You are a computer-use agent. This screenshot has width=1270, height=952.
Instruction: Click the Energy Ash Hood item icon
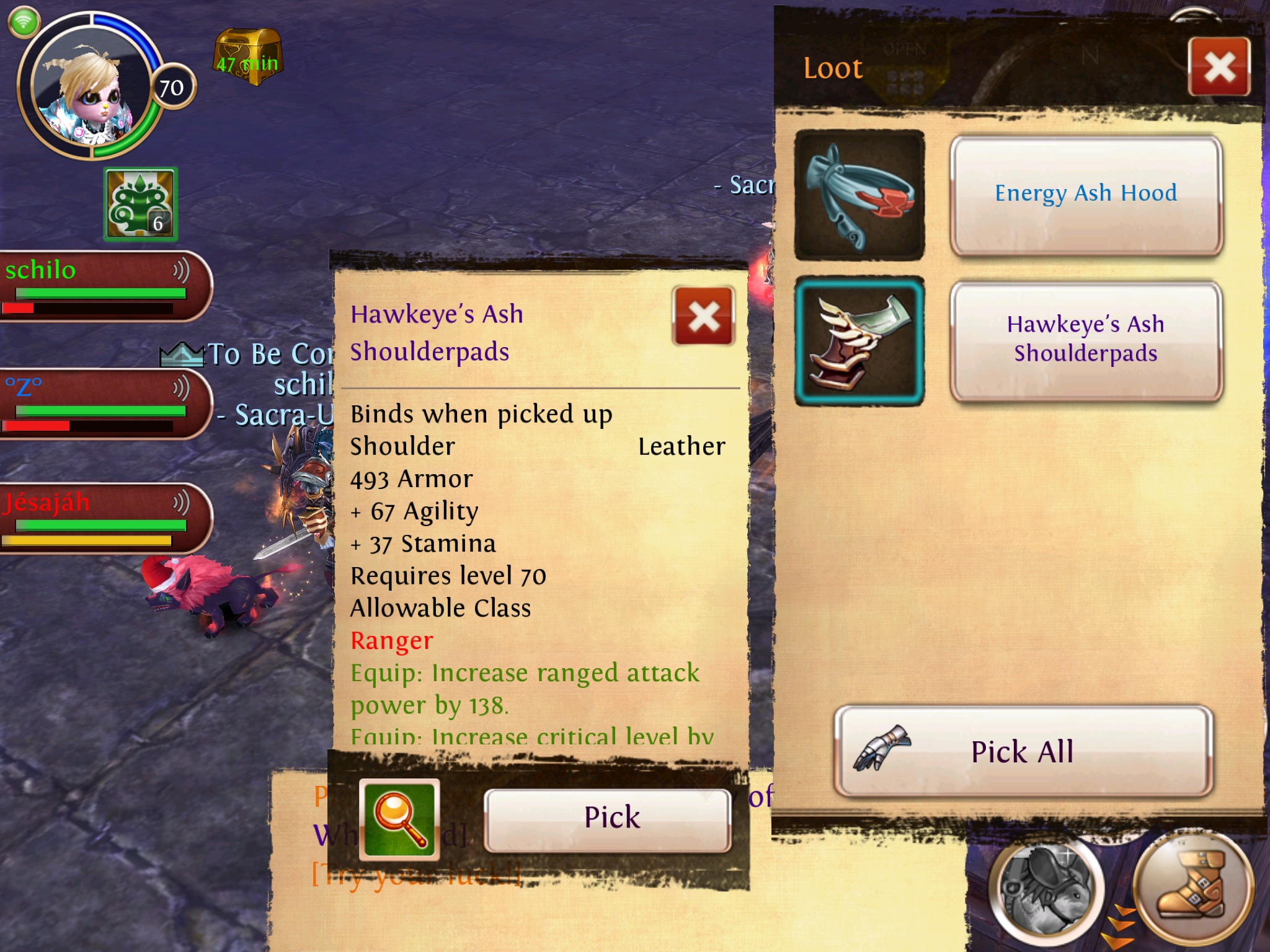[x=859, y=195]
